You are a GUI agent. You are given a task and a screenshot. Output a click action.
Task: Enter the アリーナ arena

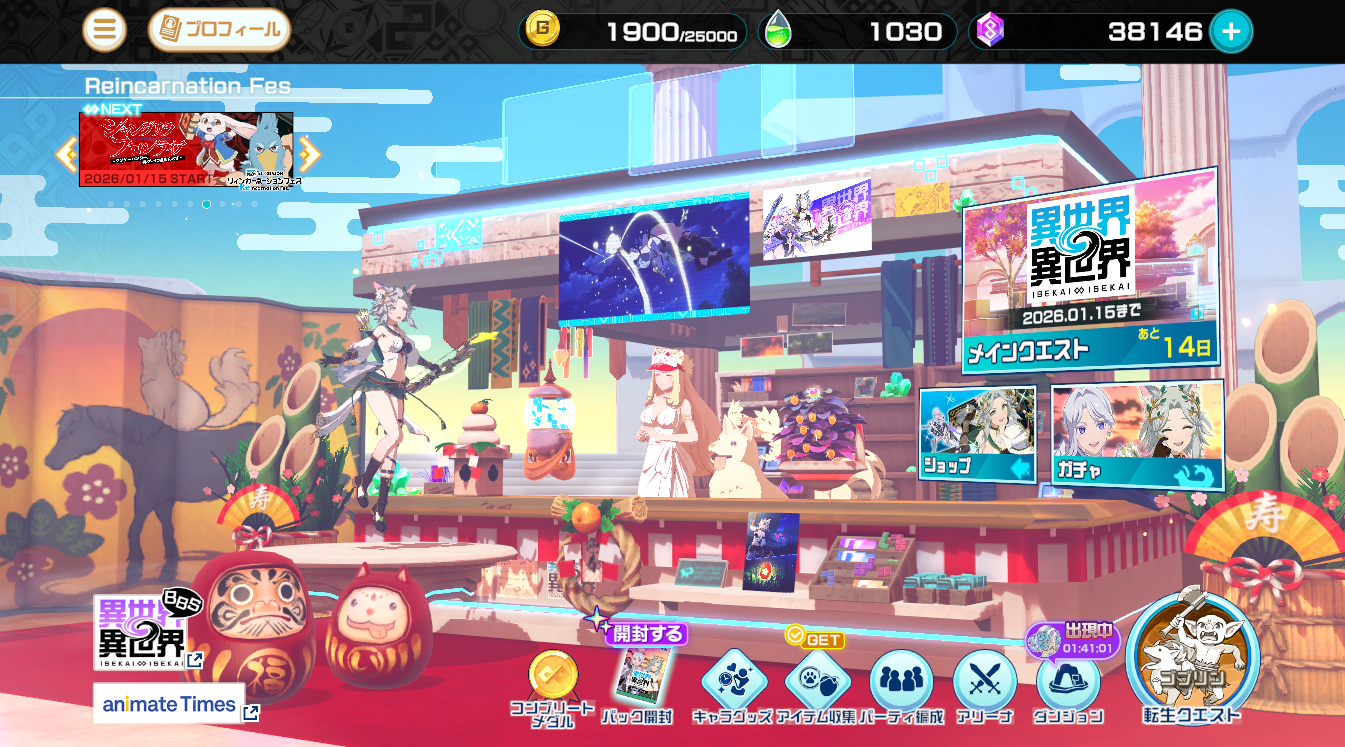(984, 684)
